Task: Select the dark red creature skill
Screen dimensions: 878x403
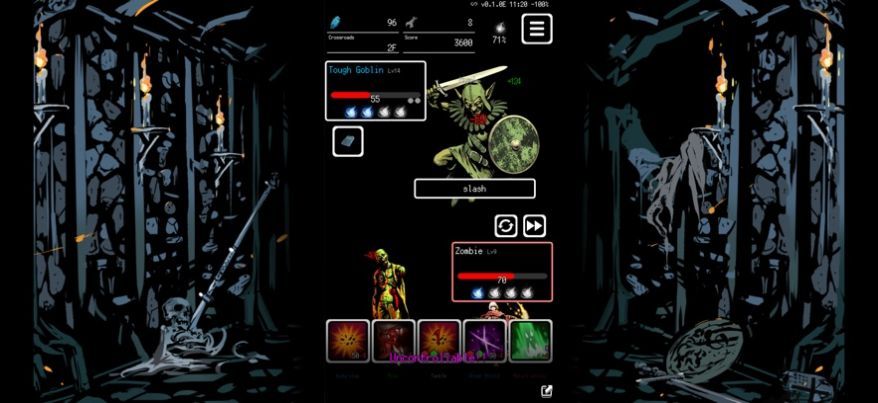Action: [393, 341]
